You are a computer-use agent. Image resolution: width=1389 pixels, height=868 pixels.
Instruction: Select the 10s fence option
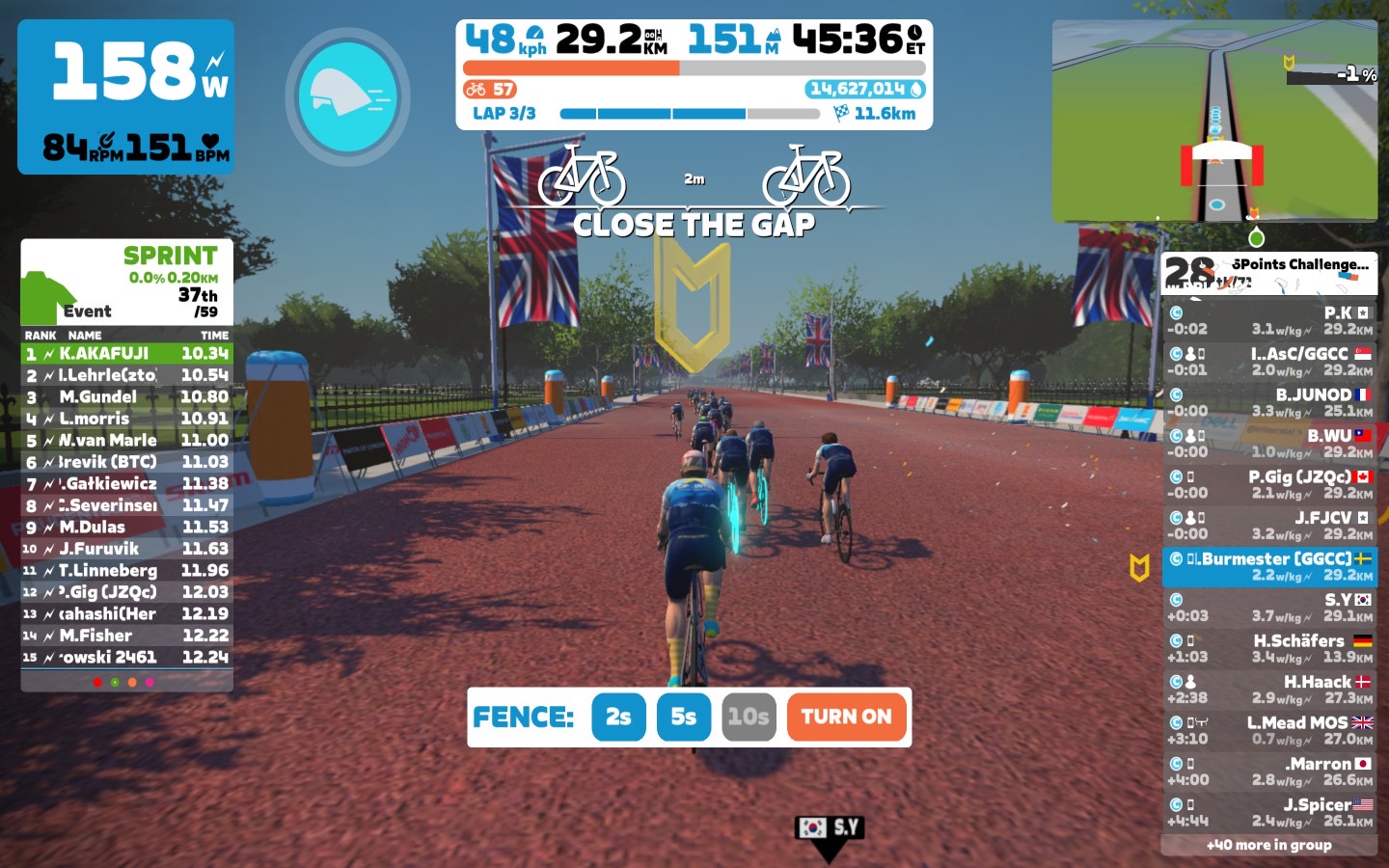tap(749, 717)
